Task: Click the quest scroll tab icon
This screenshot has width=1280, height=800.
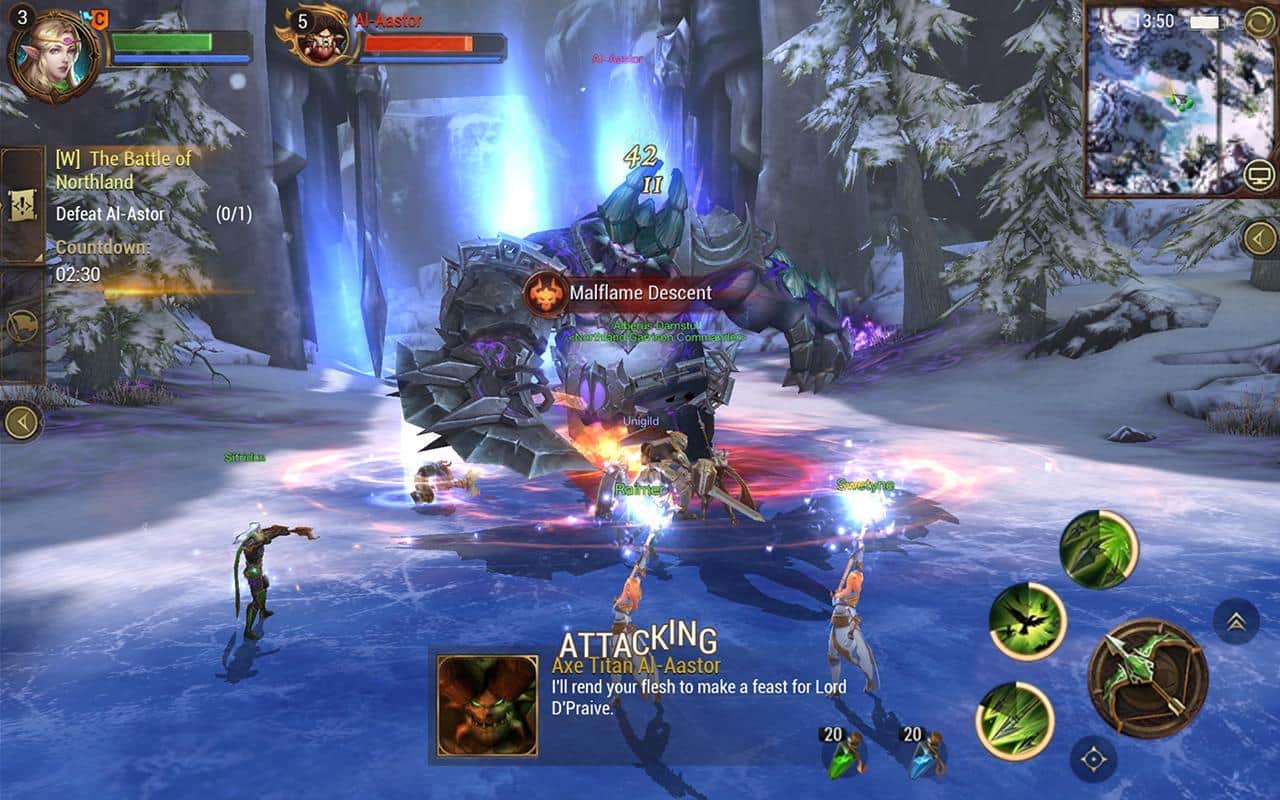Action: 22,204
